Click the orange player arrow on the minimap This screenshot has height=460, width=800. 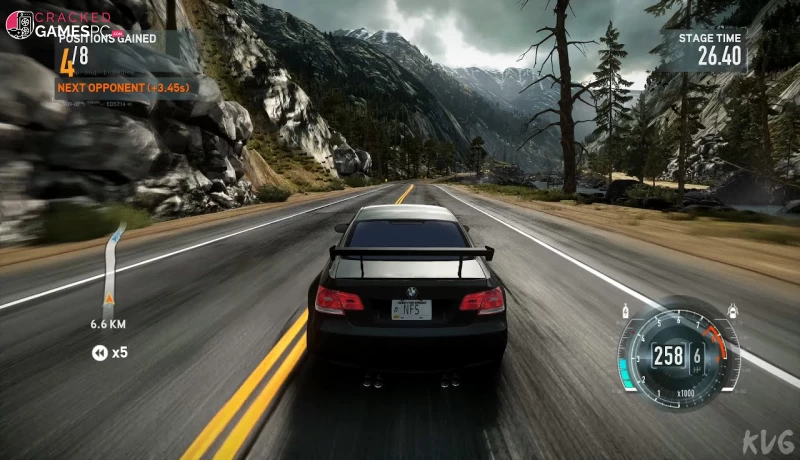pos(109,298)
